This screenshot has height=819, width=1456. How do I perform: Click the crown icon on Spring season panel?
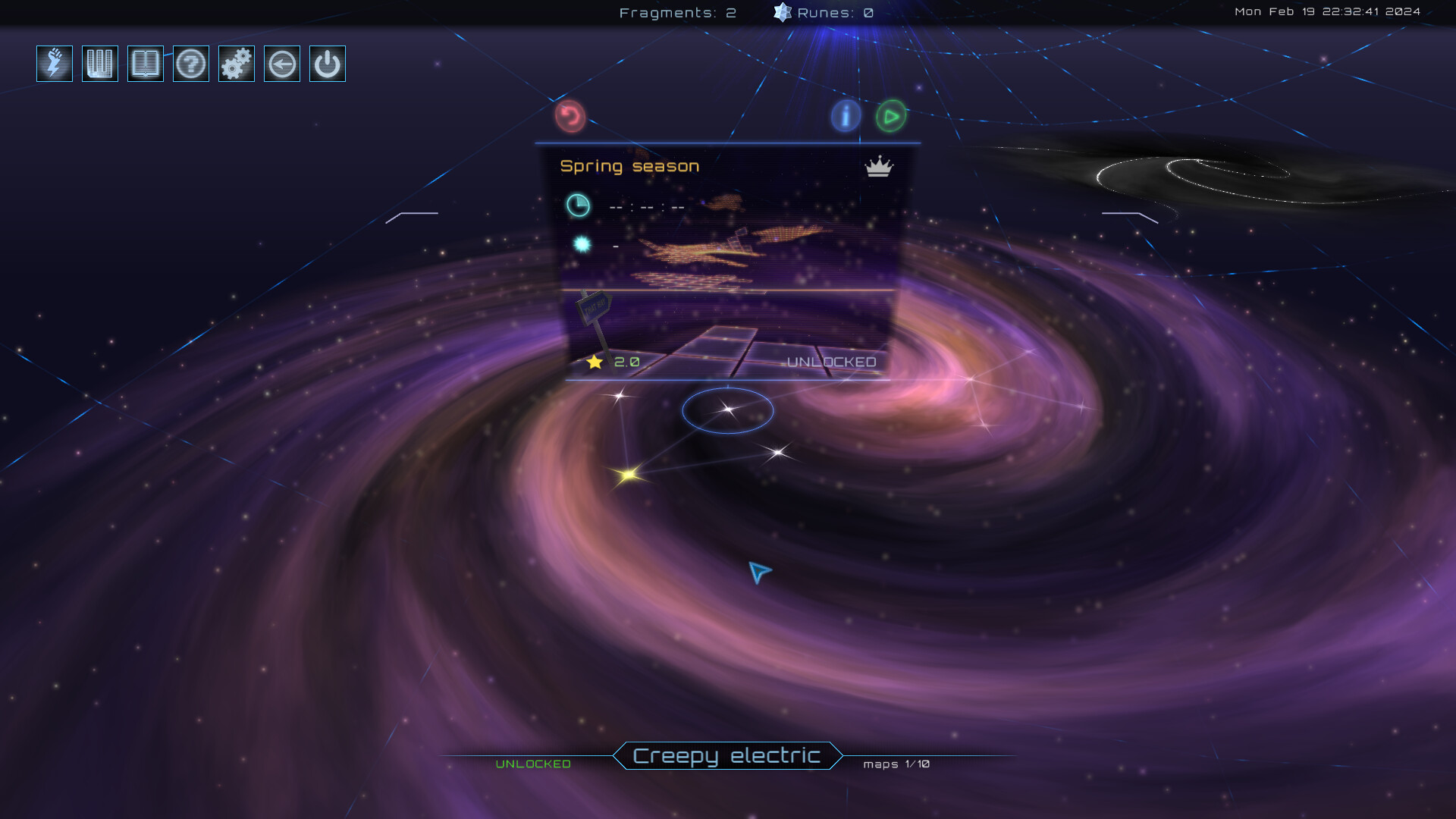coord(877,167)
